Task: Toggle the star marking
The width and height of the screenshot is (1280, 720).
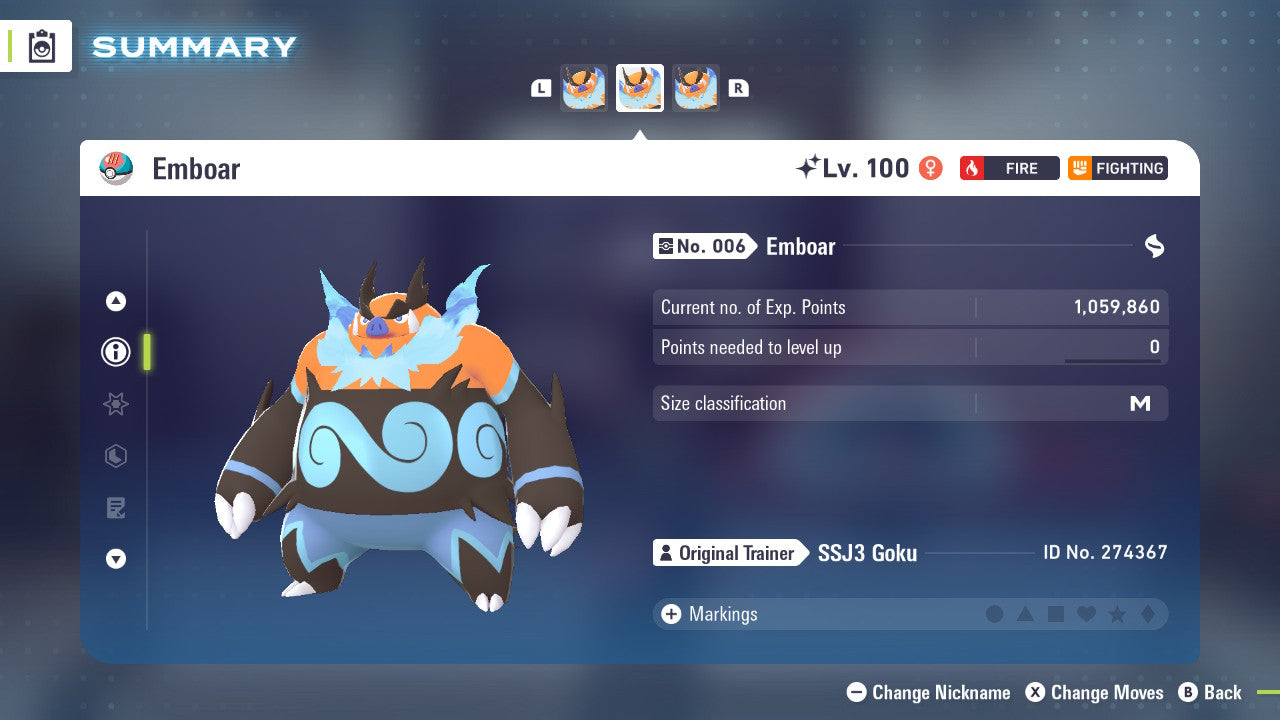Action: [1118, 614]
